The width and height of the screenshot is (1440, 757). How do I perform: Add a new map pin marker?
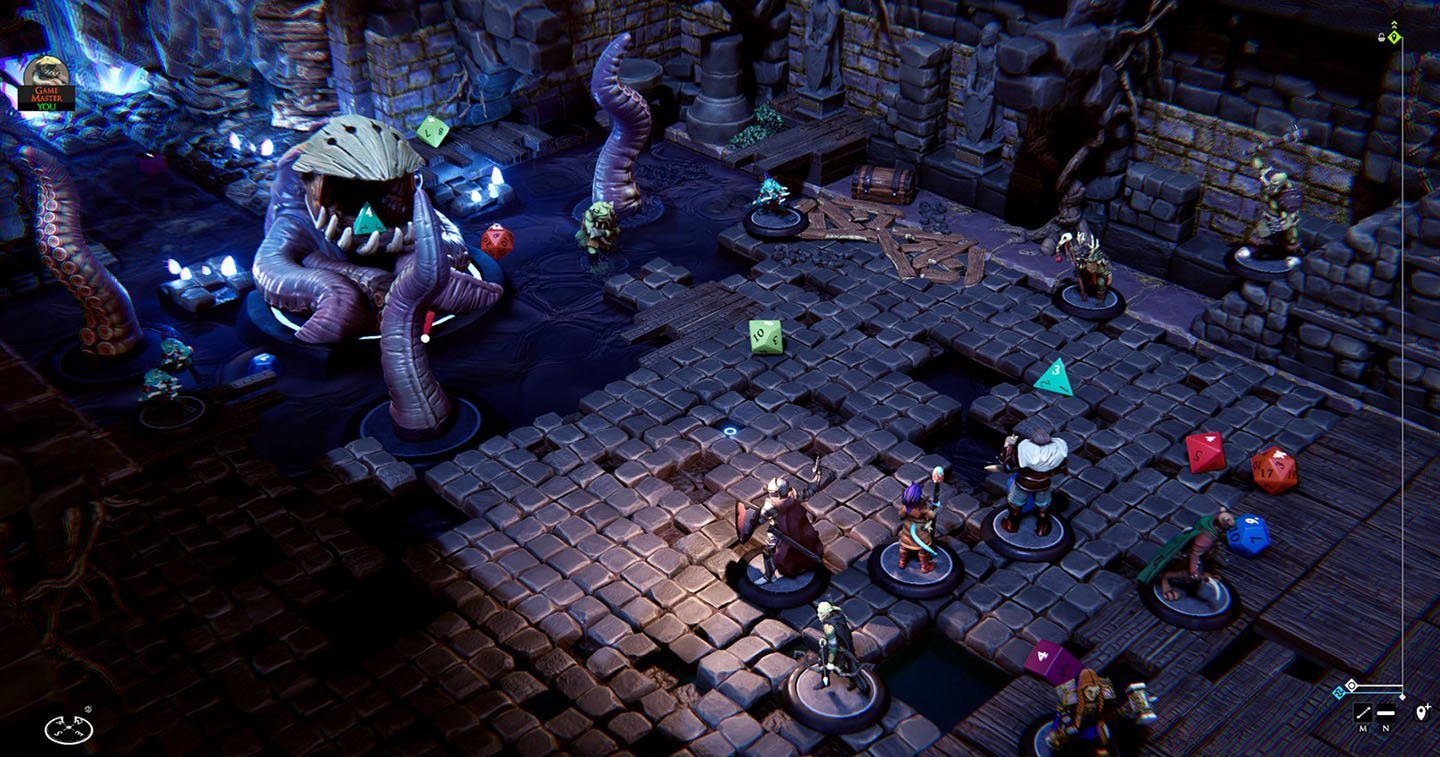click(1423, 713)
